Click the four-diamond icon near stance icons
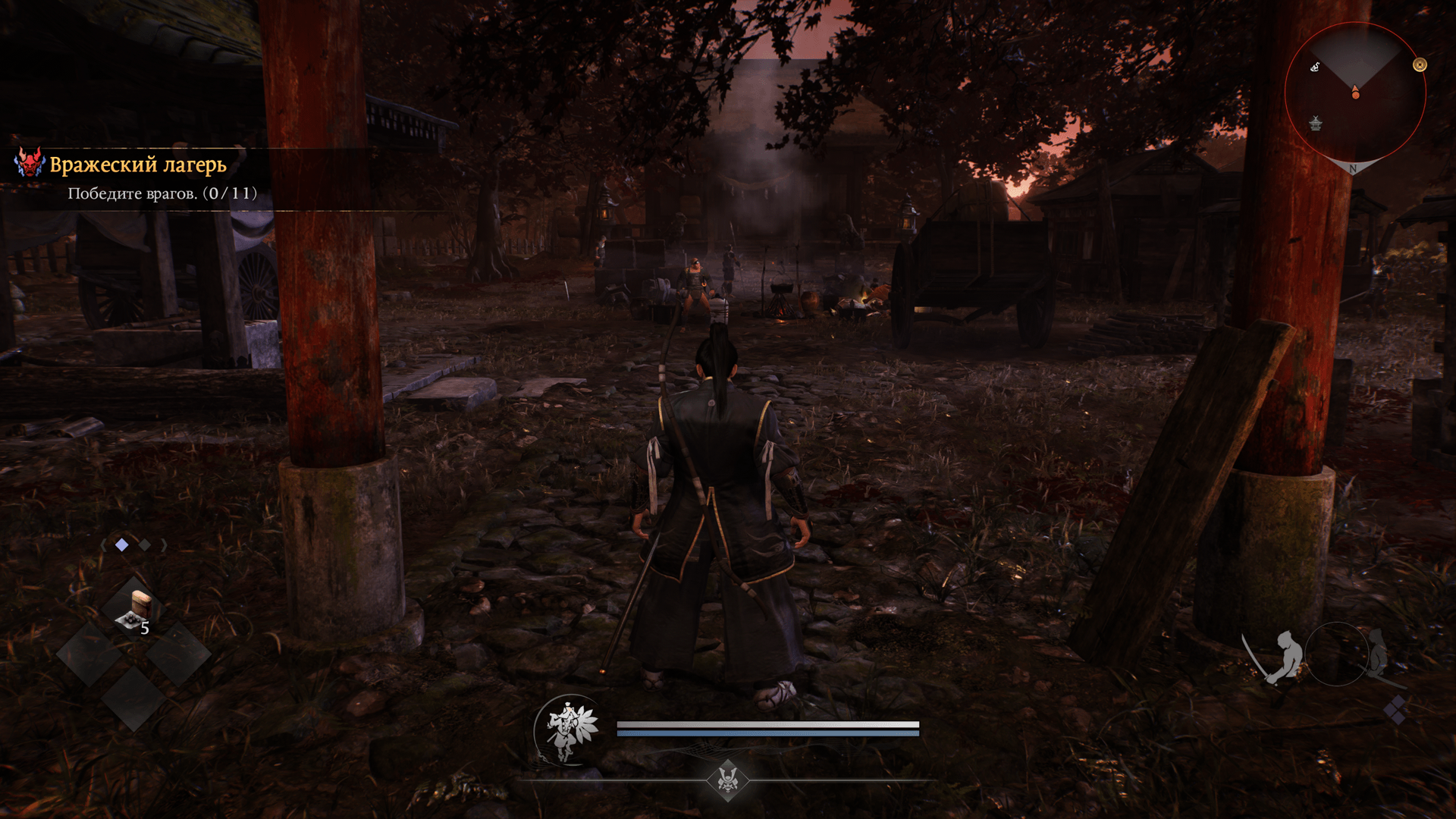1456x819 pixels. pyautogui.click(x=1395, y=711)
